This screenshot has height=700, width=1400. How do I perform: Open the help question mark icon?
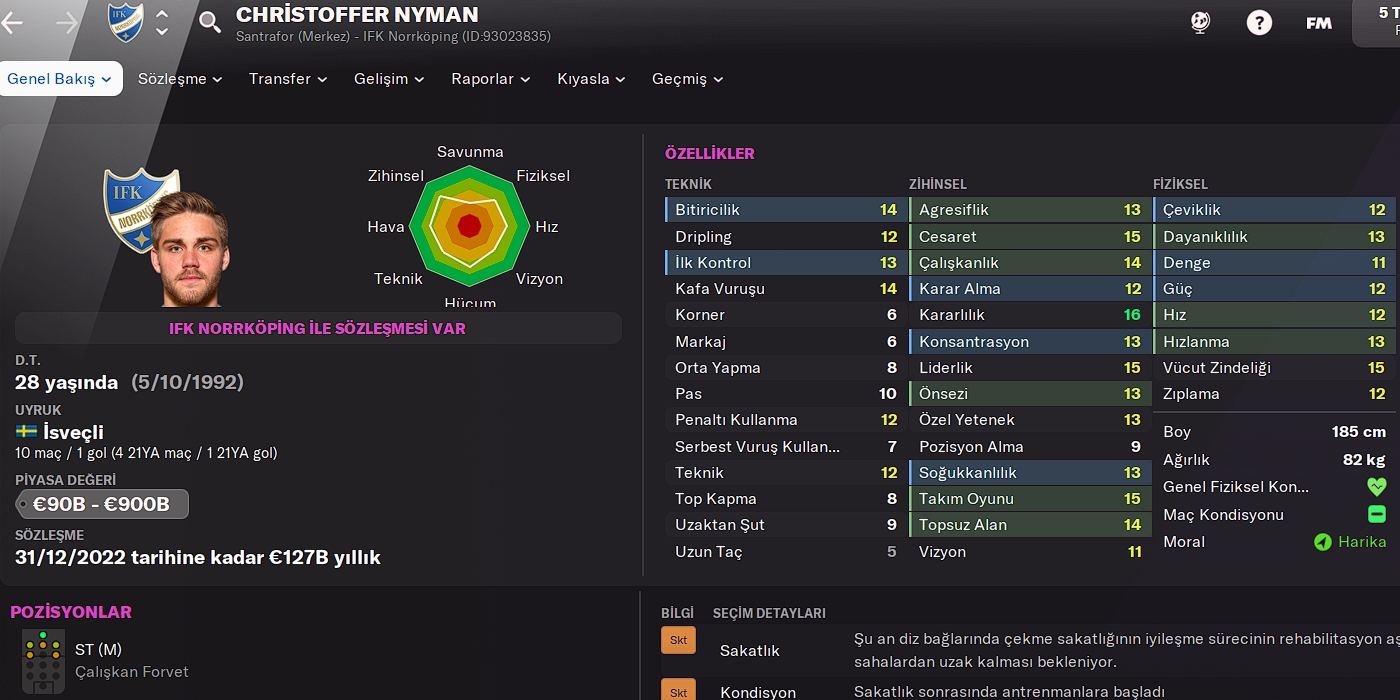coord(1260,23)
